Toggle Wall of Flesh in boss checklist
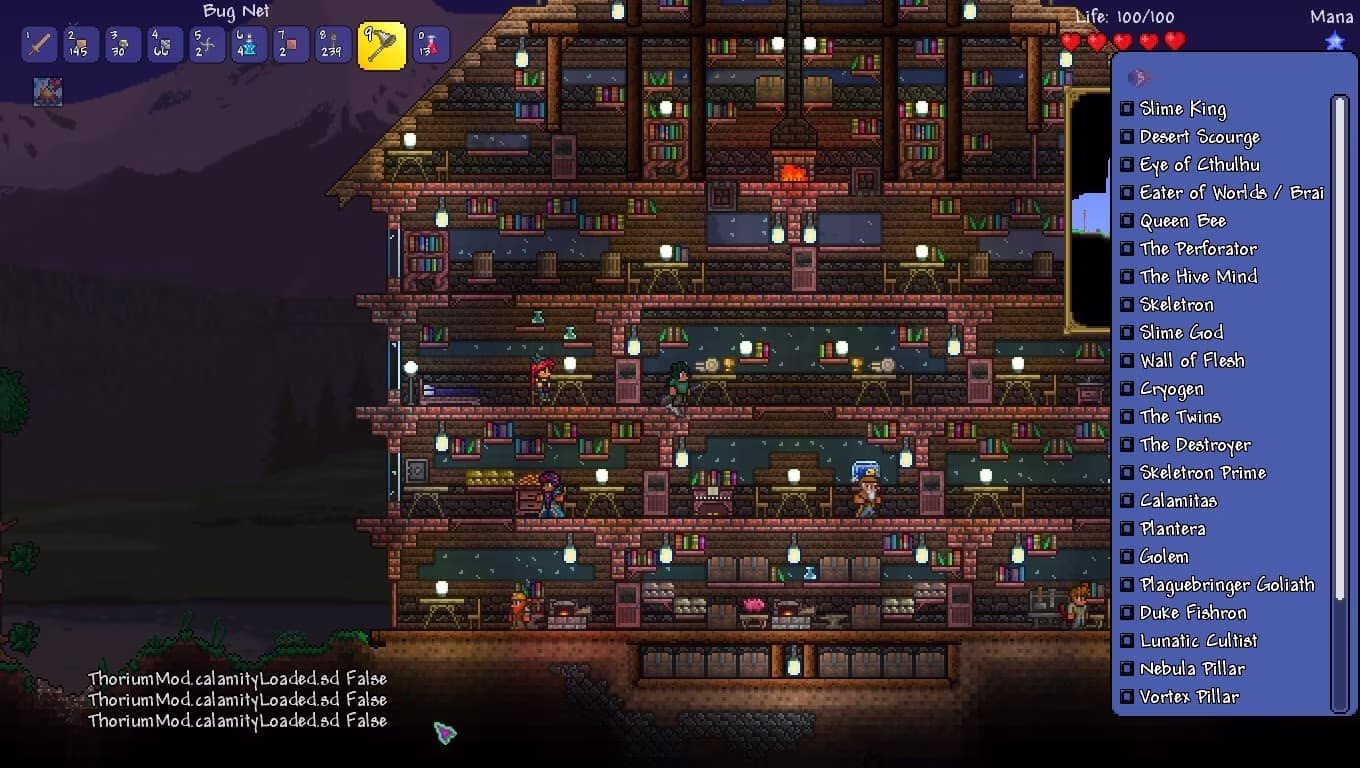This screenshot has width=1360, height=768. (1127, 361)
